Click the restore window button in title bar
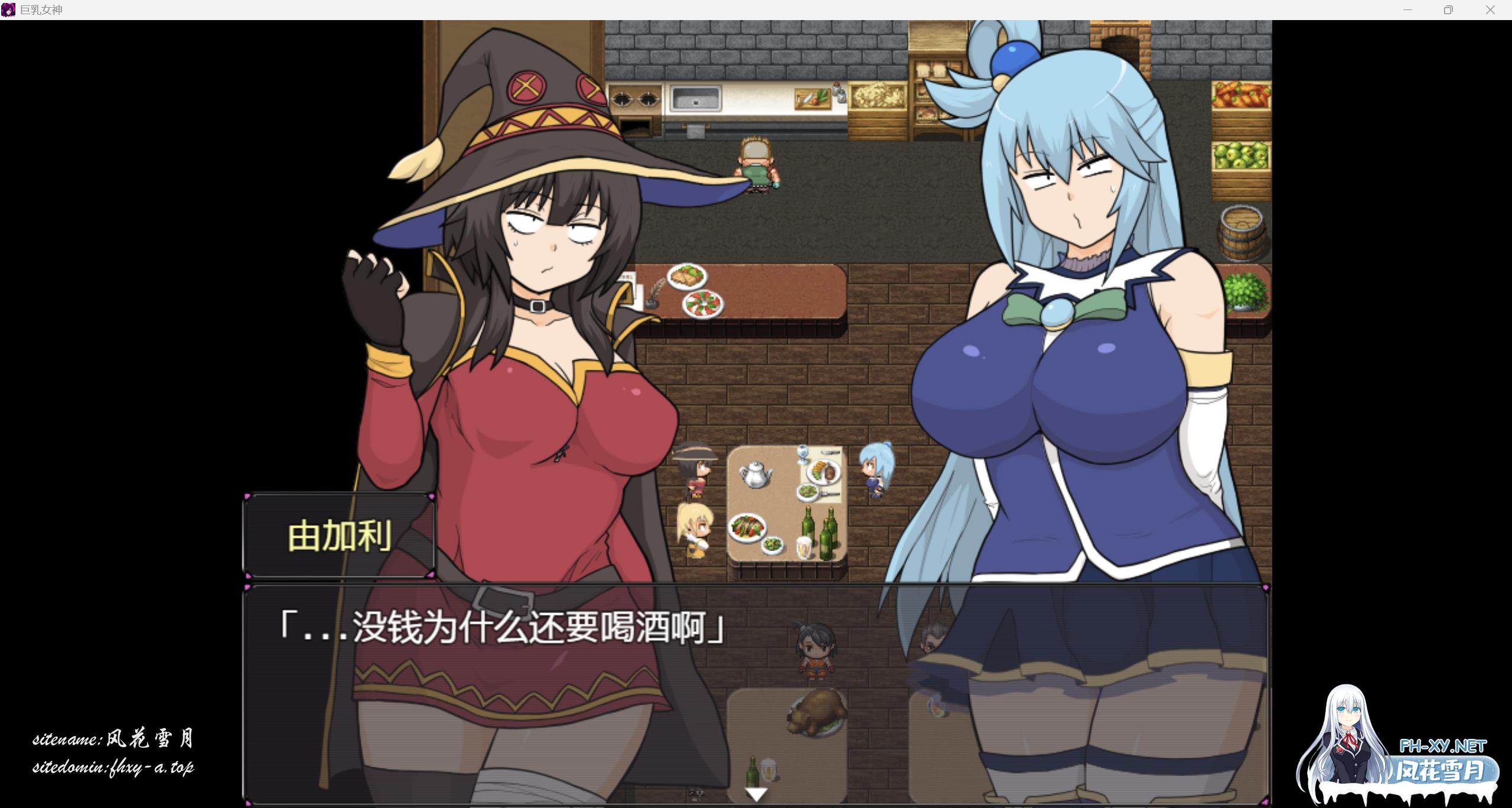 pos(1448,9)
